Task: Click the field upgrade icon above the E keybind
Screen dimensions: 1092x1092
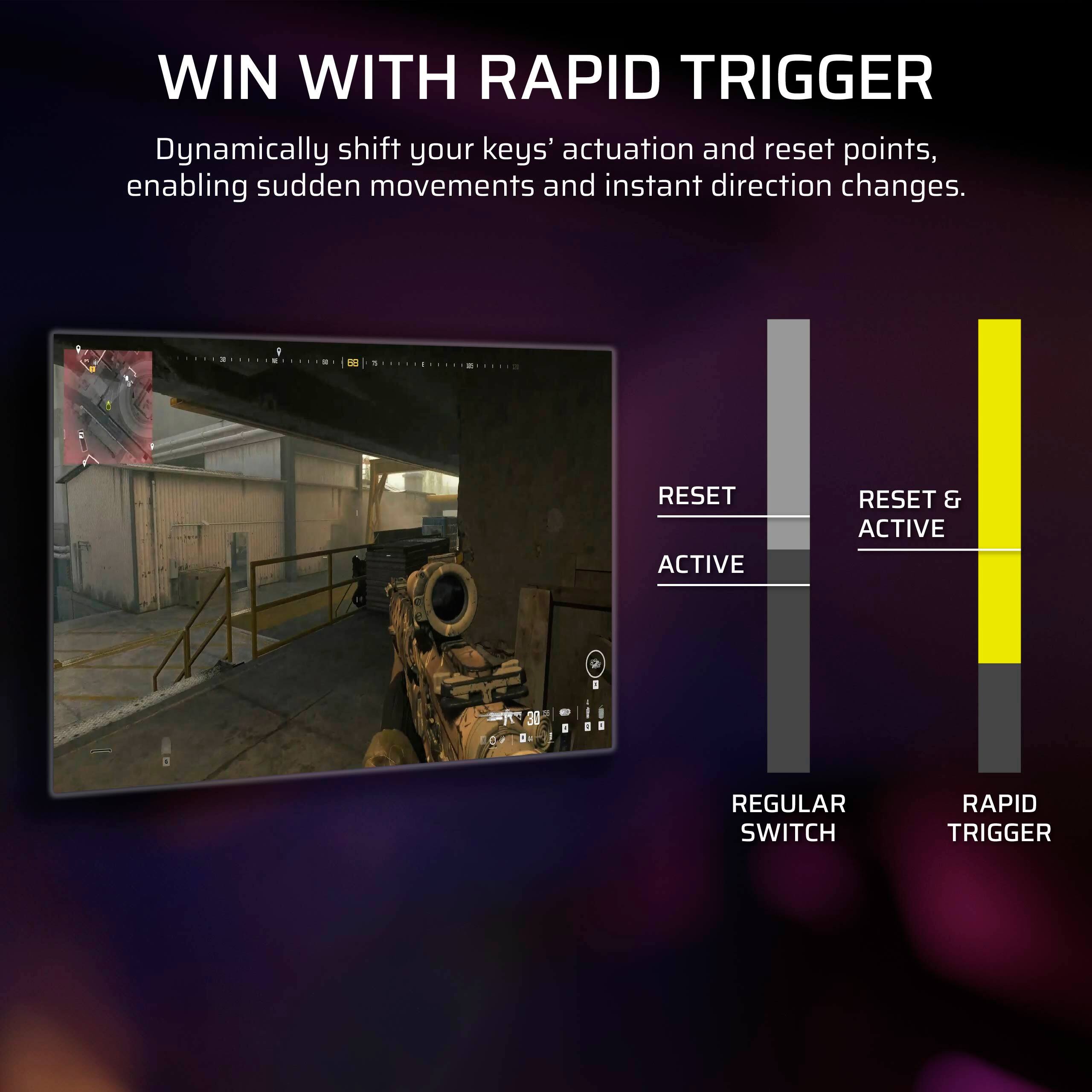Action: point(601,713)
